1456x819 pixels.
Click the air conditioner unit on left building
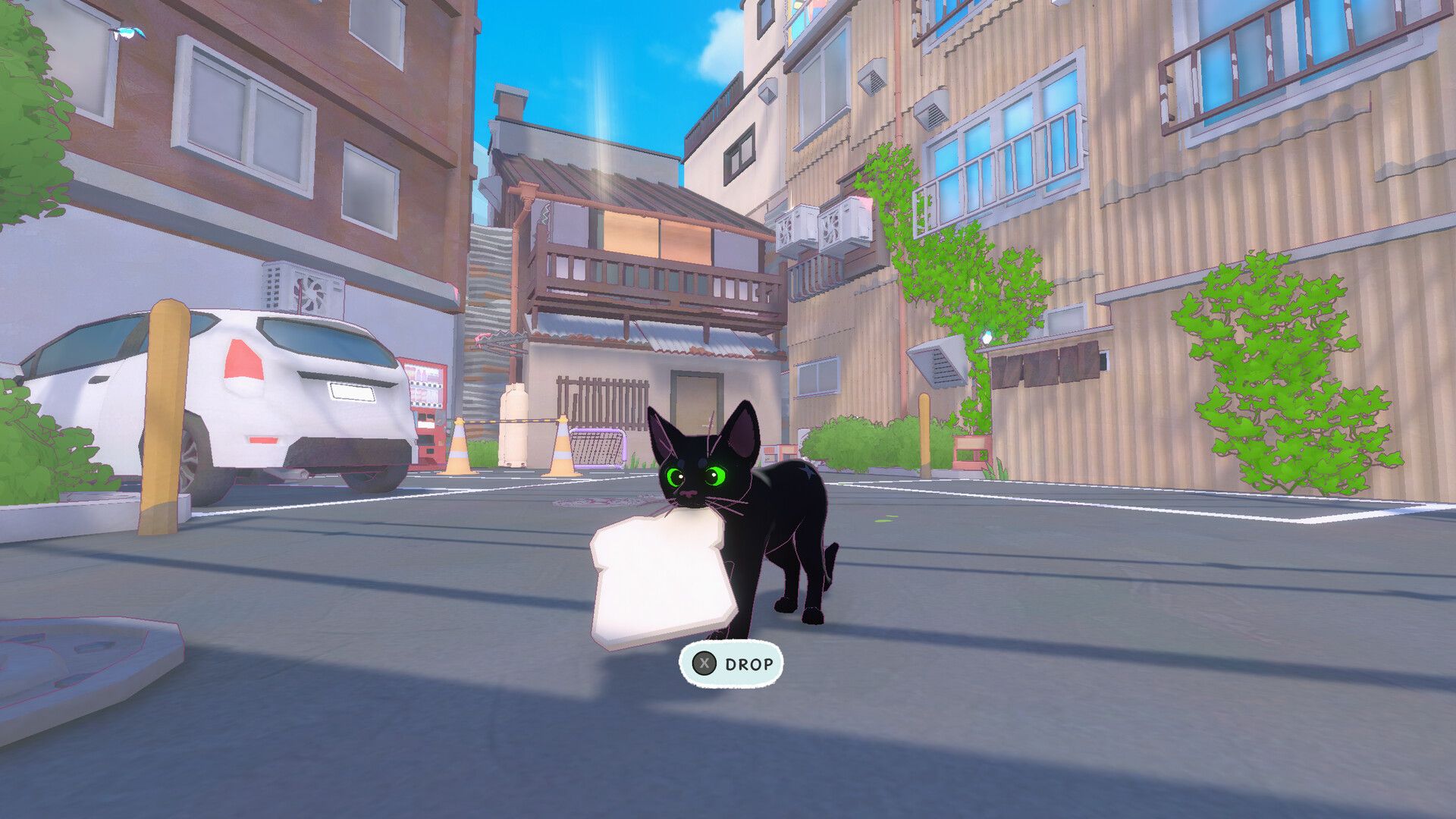pos(302,292)
